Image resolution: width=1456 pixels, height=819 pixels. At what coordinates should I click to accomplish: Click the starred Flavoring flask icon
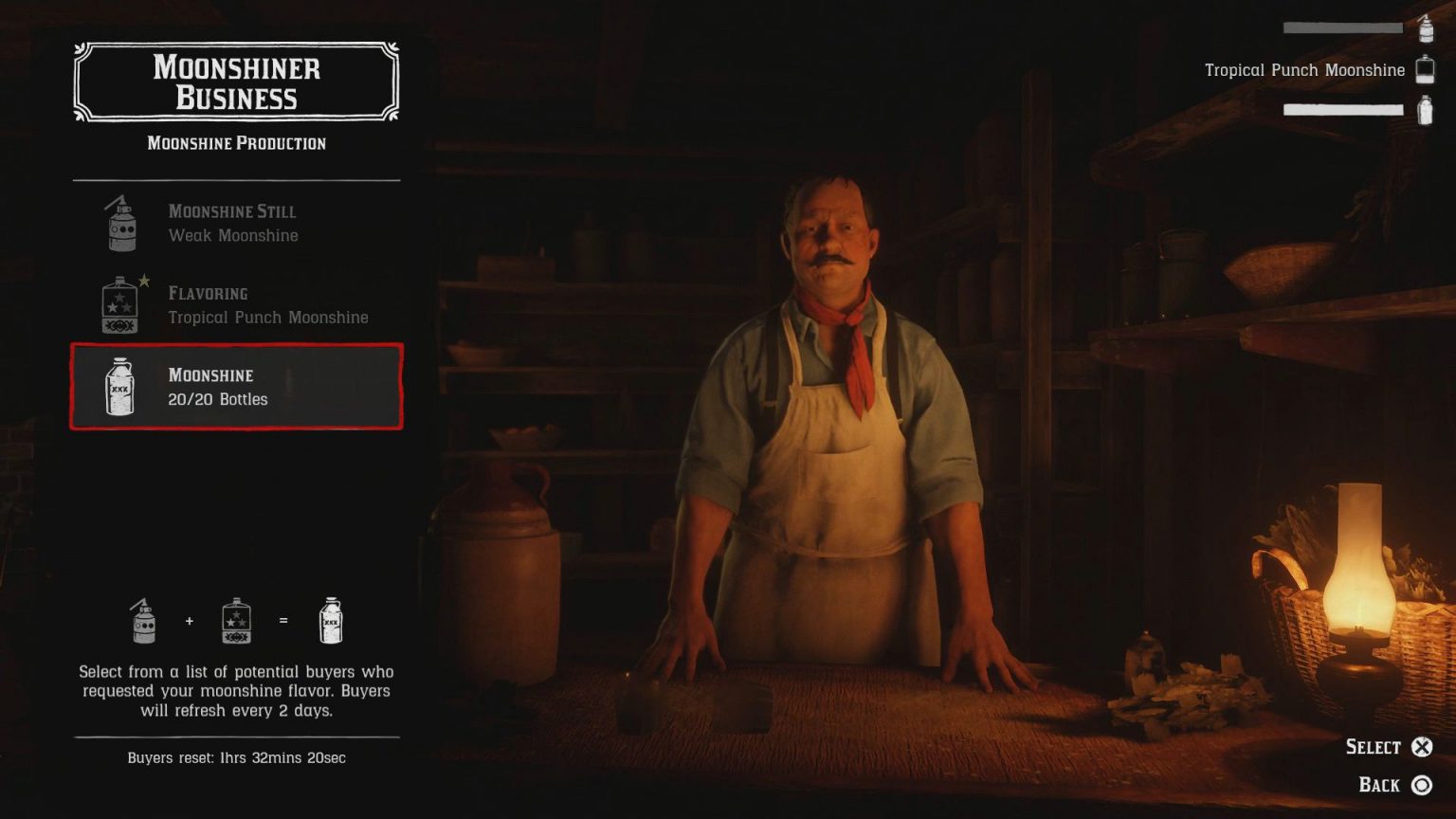(x=118, y=304)
